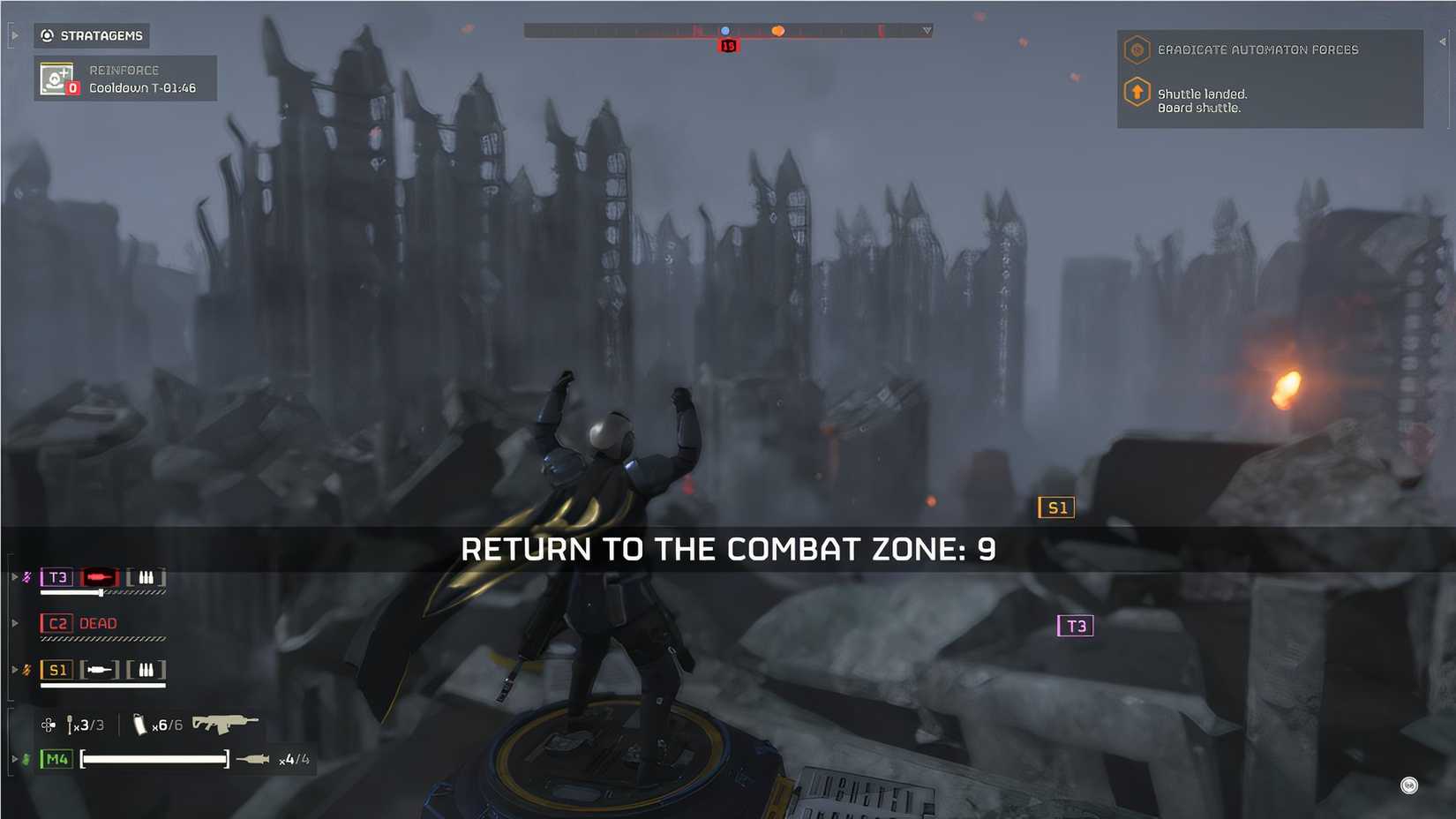This screenshot has height=819, width=1456.
Task: Click teammate T3's secondary weapon icon
Action: click(x=99, y=578)
